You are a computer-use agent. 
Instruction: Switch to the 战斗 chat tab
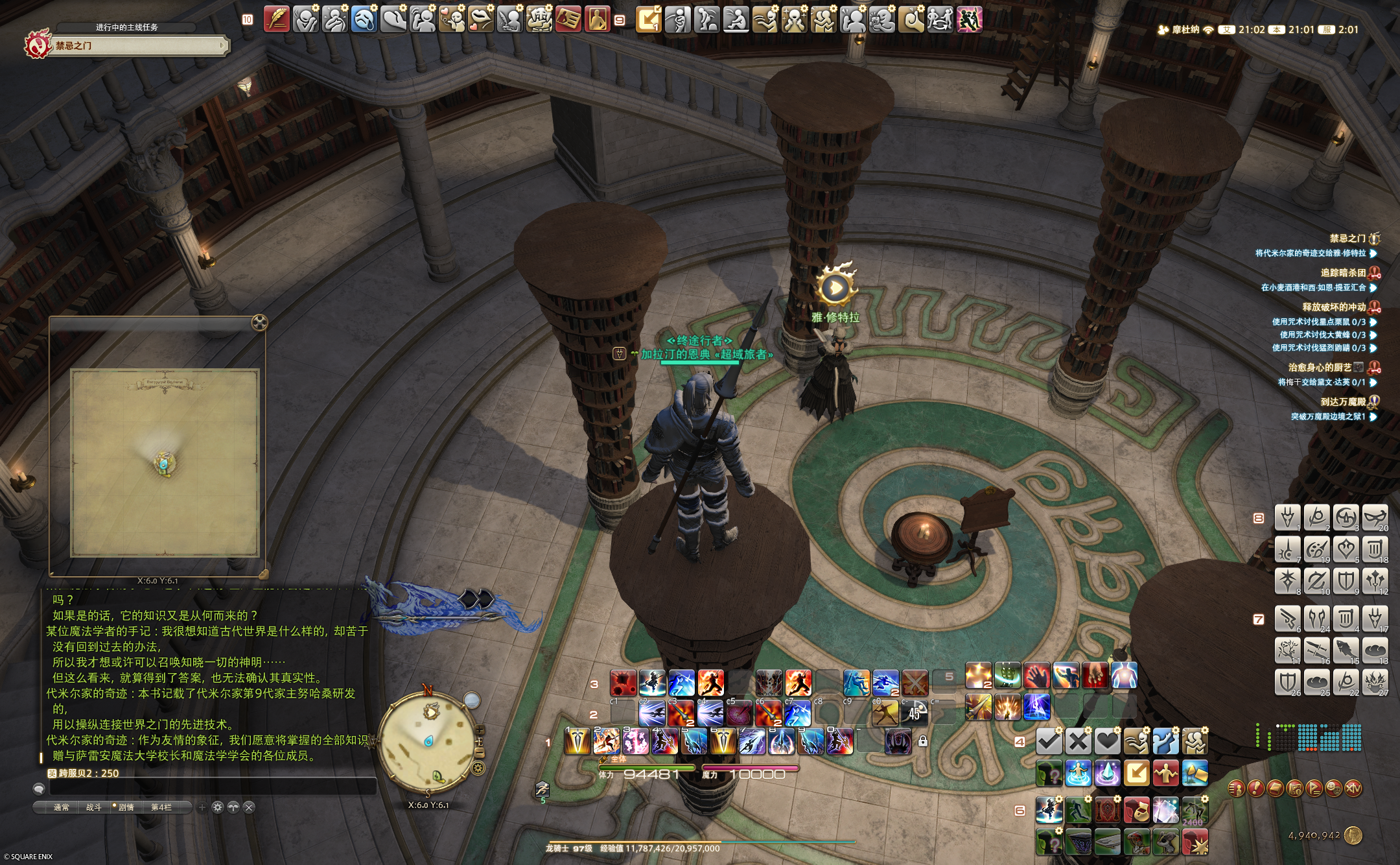pos(94,807)
